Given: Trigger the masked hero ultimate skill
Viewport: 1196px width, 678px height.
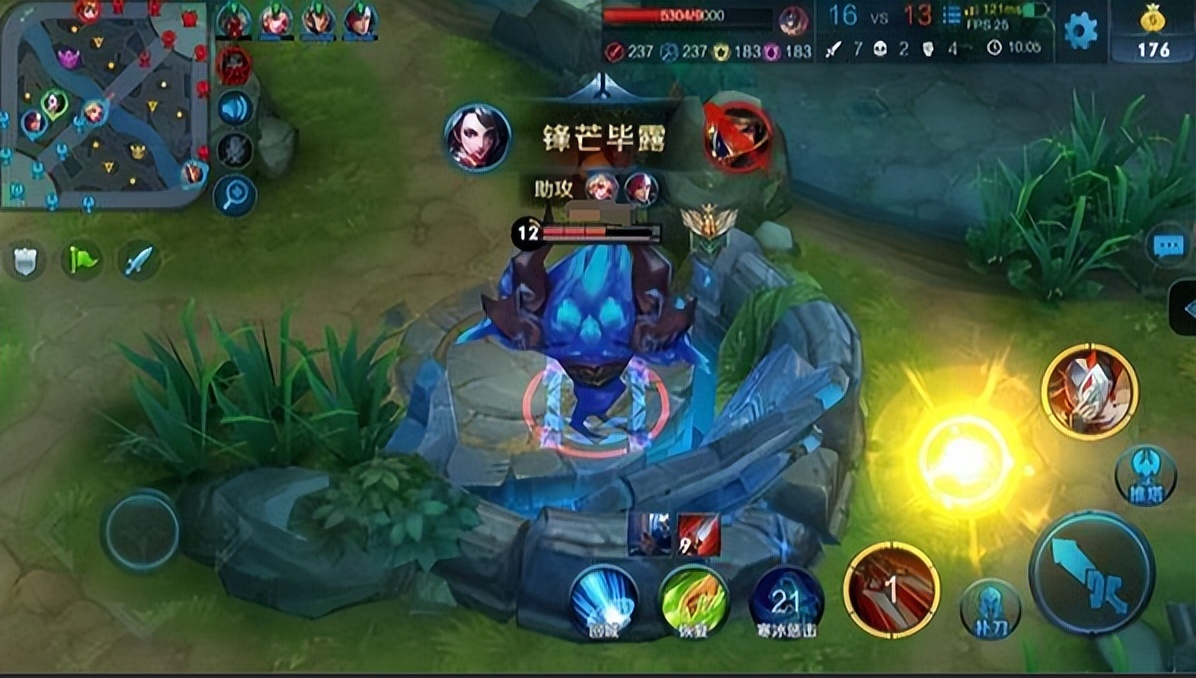Looking at the screenshot, I should (1089, 390).
